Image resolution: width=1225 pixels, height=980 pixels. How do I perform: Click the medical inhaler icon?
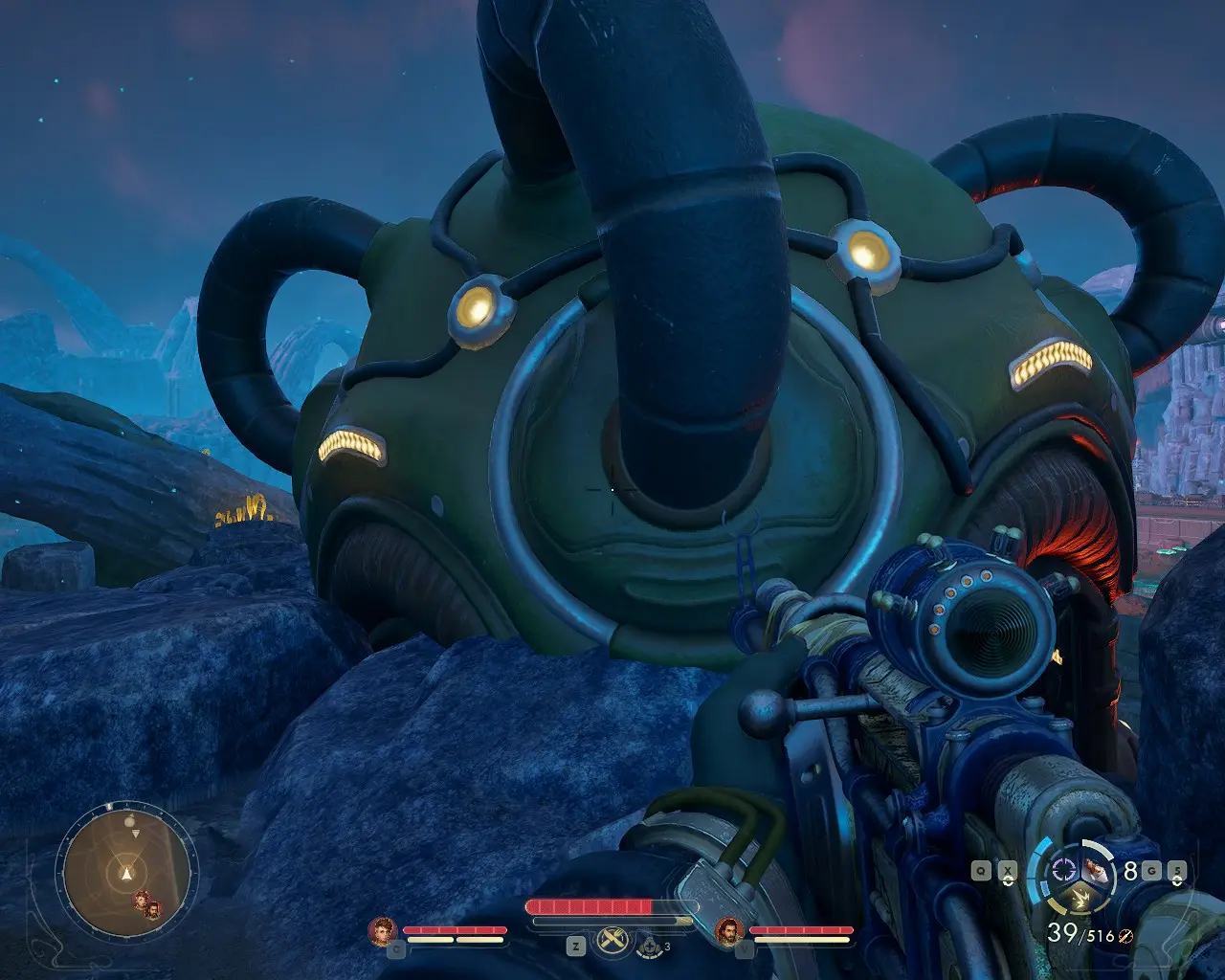[650, 947]
